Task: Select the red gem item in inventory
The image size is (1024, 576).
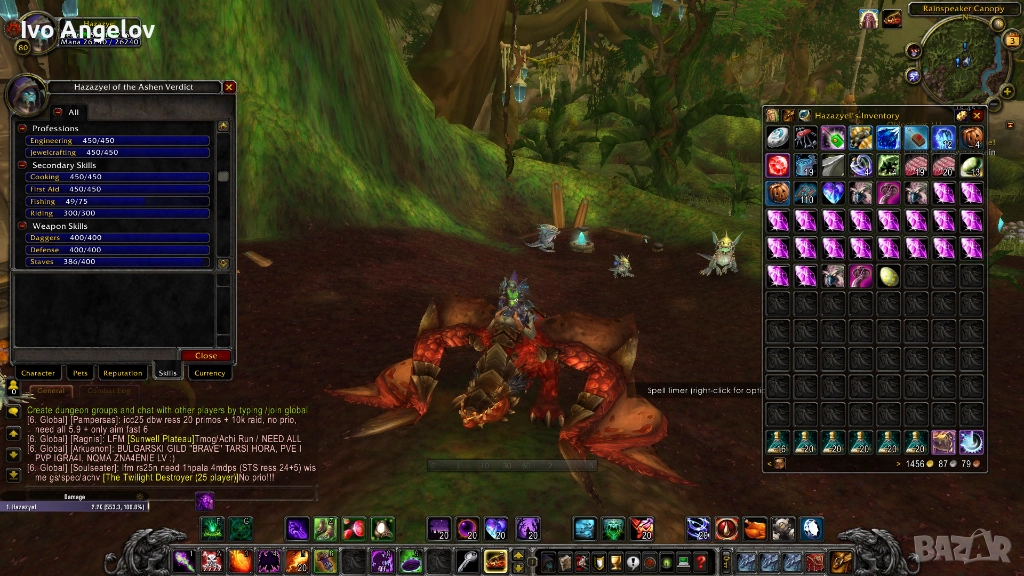Action: pyautogui.click(x=778, y=165)
